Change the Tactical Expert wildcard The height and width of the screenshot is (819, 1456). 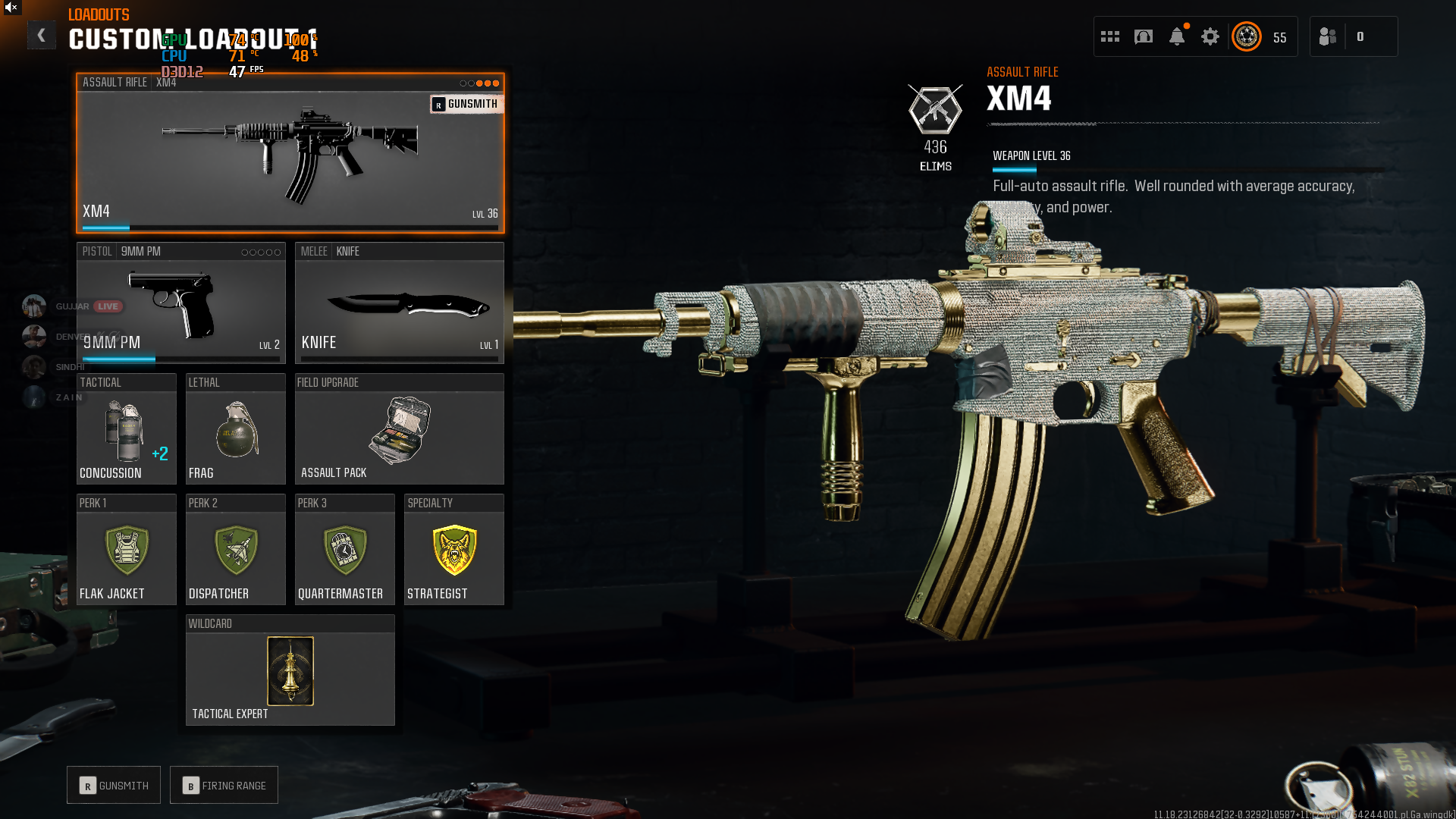290,670
